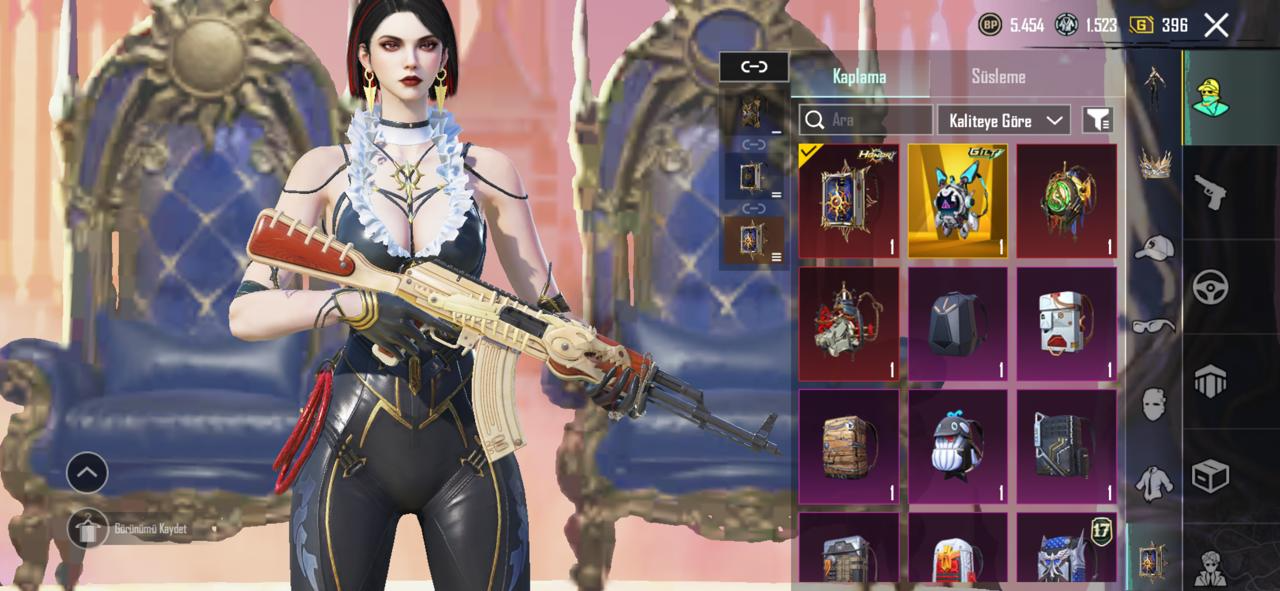Switch to the Süsleme tab

point(998,76)
